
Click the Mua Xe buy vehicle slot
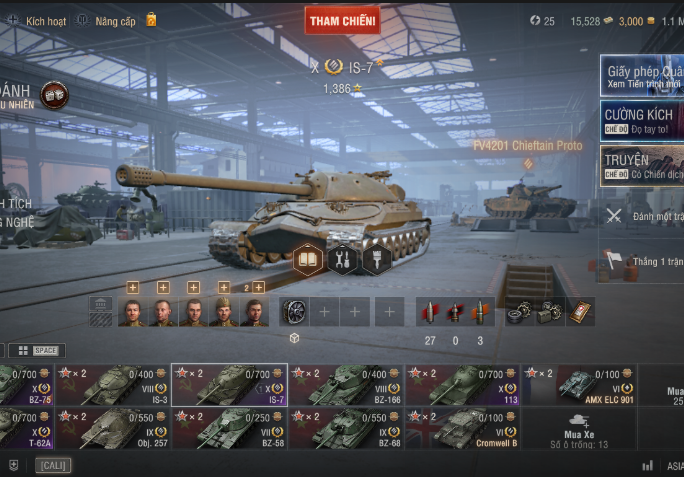click(580, 428)
